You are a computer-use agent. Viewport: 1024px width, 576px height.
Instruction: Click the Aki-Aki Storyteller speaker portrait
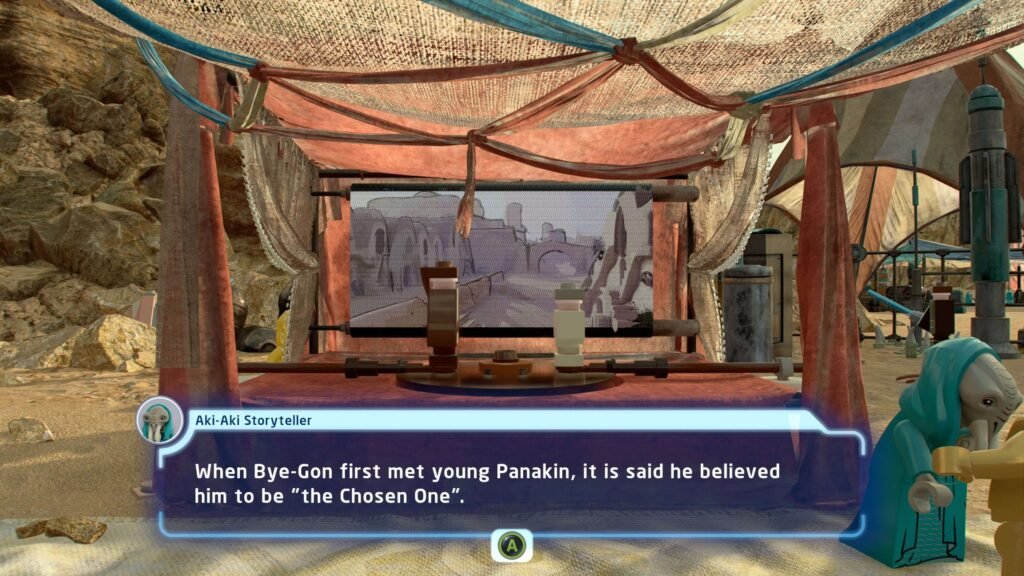click(x=160, y=420)
